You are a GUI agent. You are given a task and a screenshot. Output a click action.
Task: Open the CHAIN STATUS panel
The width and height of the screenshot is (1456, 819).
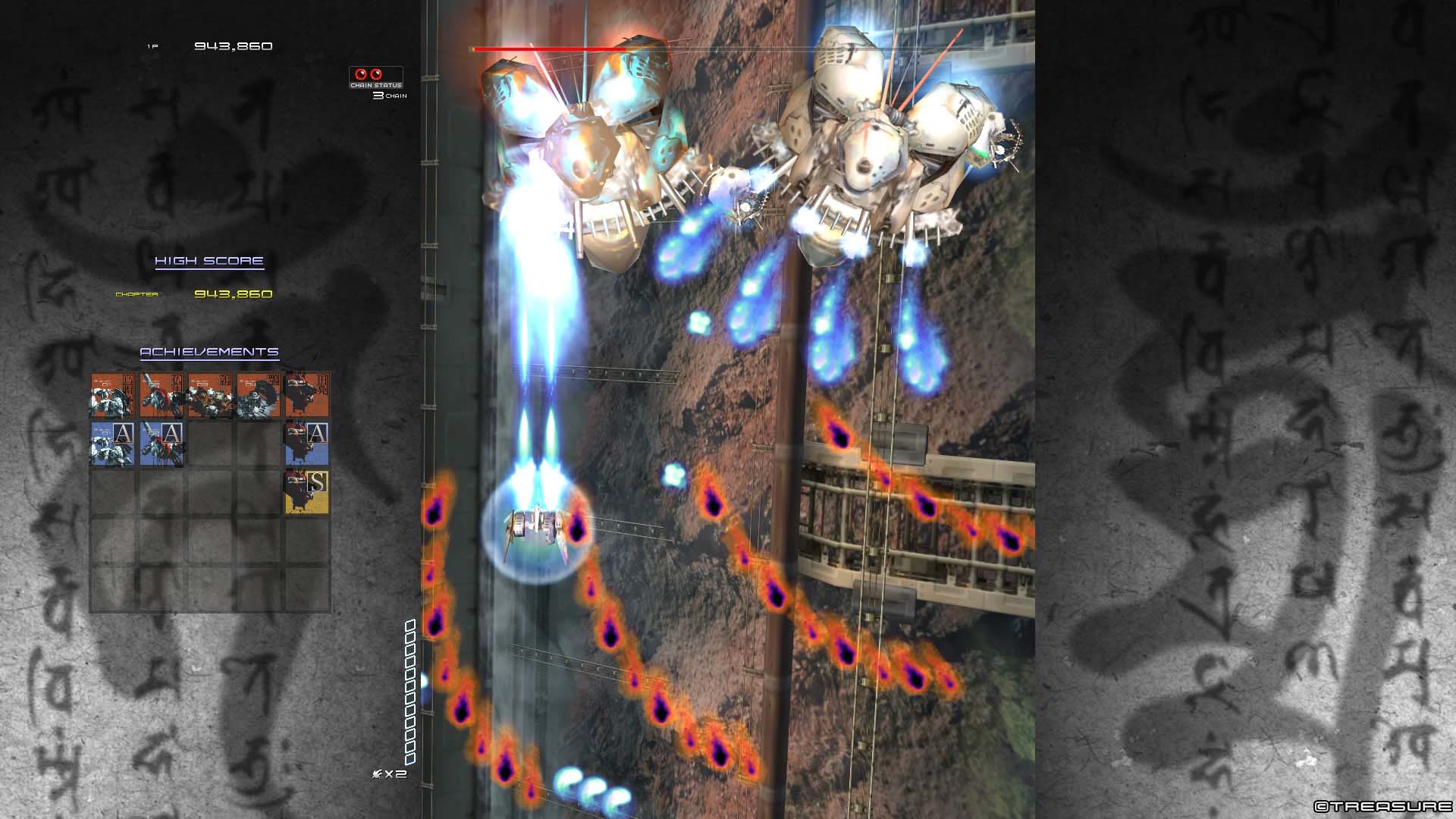click(375, 85)
